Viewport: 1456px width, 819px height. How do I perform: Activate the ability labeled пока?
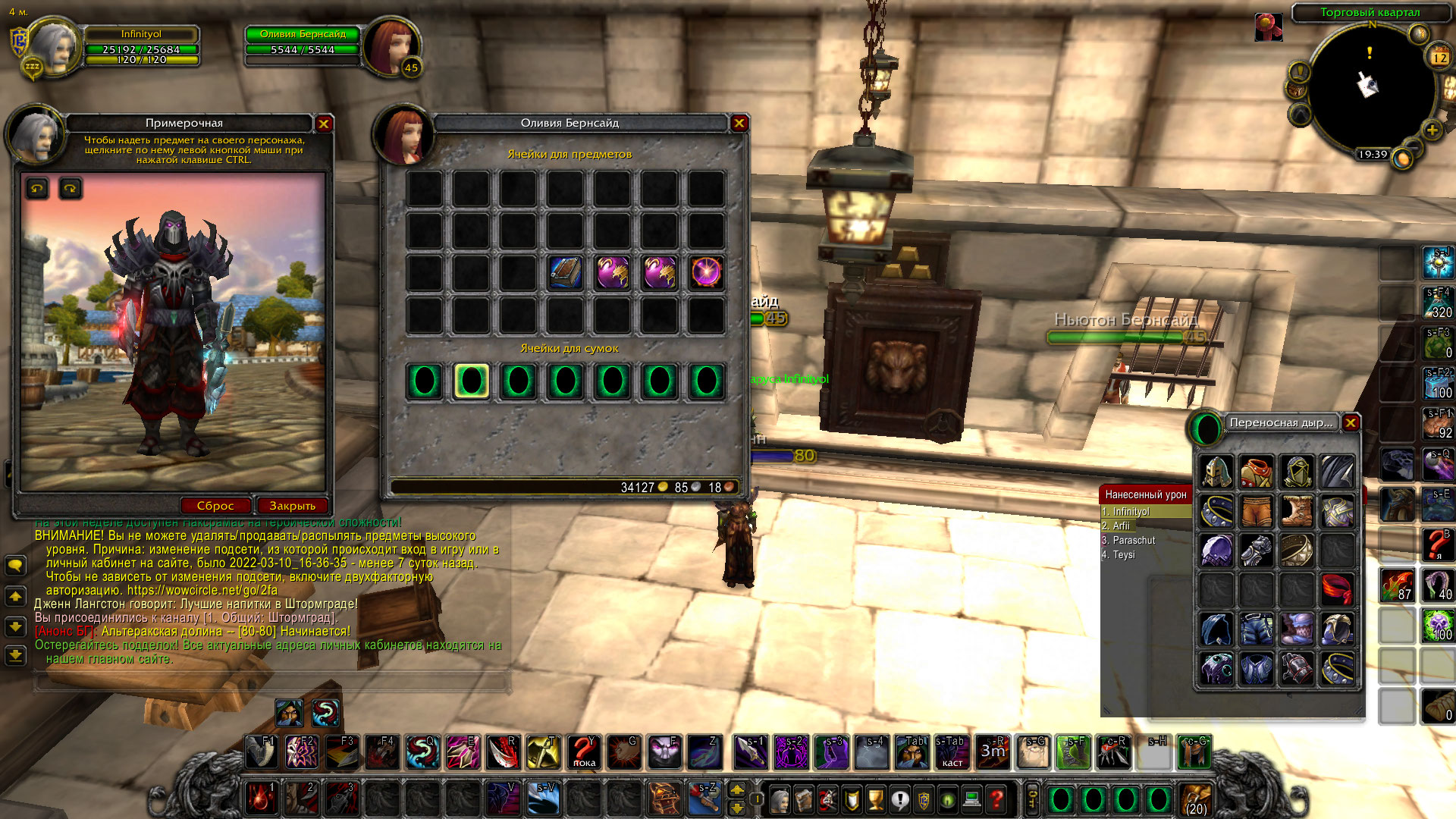[583, 752]
